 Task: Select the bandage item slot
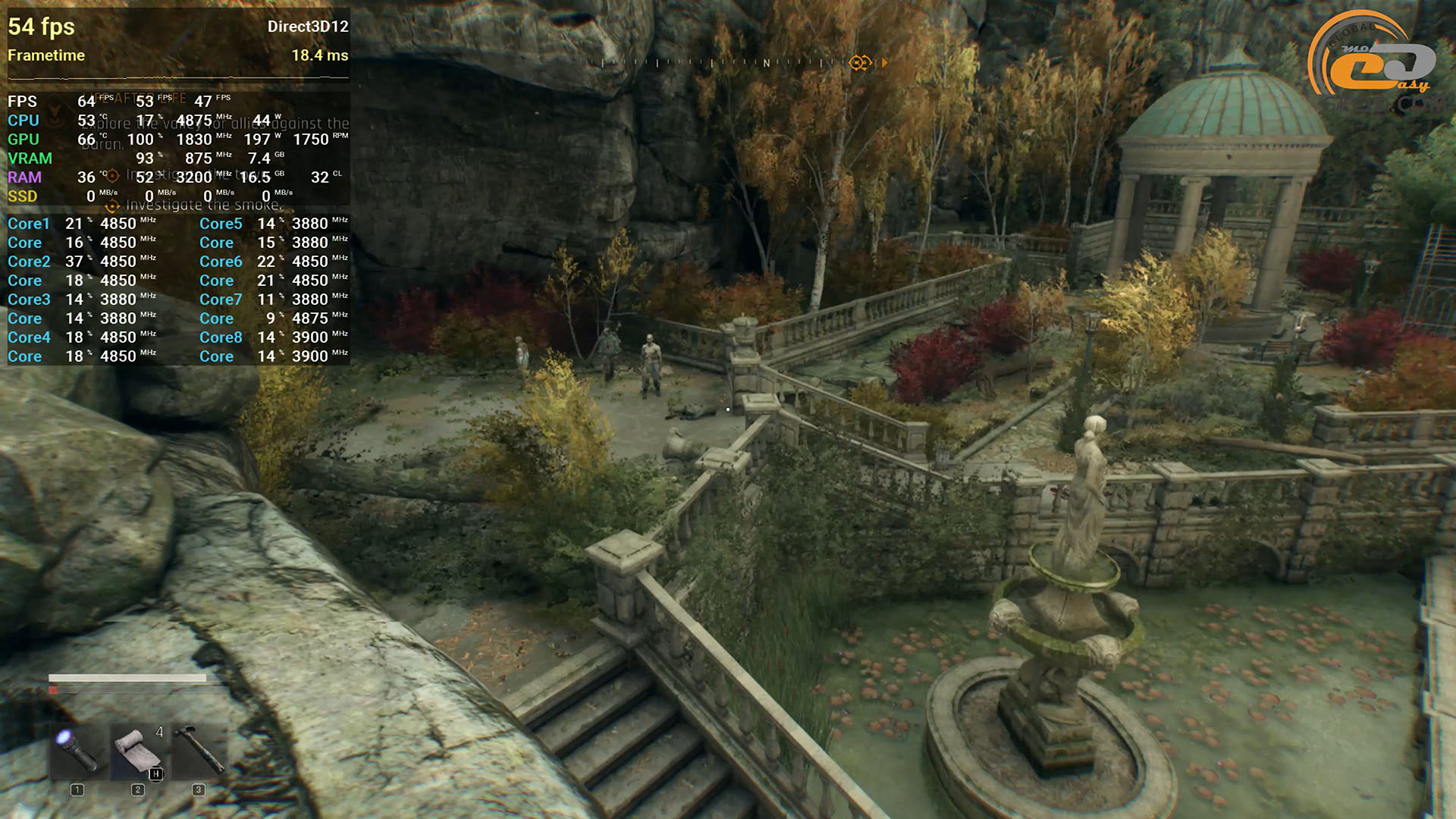(x=138, y=751)
